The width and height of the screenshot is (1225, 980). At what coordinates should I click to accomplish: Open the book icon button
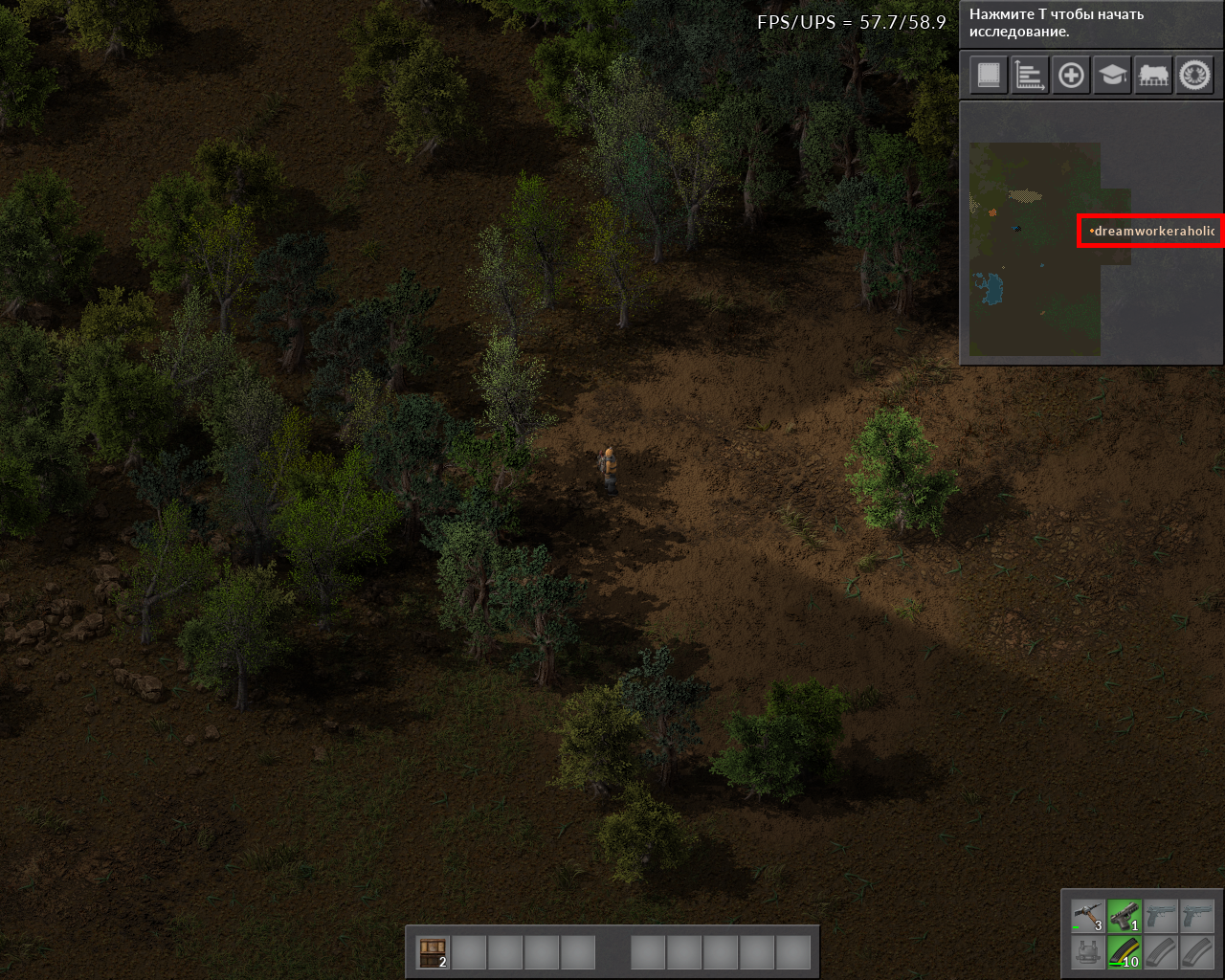(x=989, y=75)
